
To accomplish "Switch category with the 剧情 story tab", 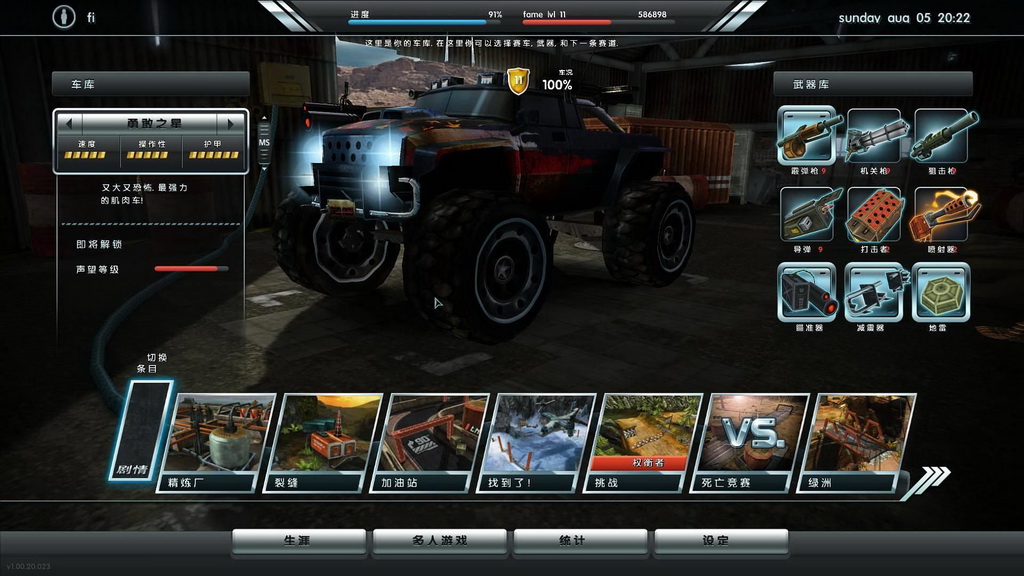I will tap(139, 430).
